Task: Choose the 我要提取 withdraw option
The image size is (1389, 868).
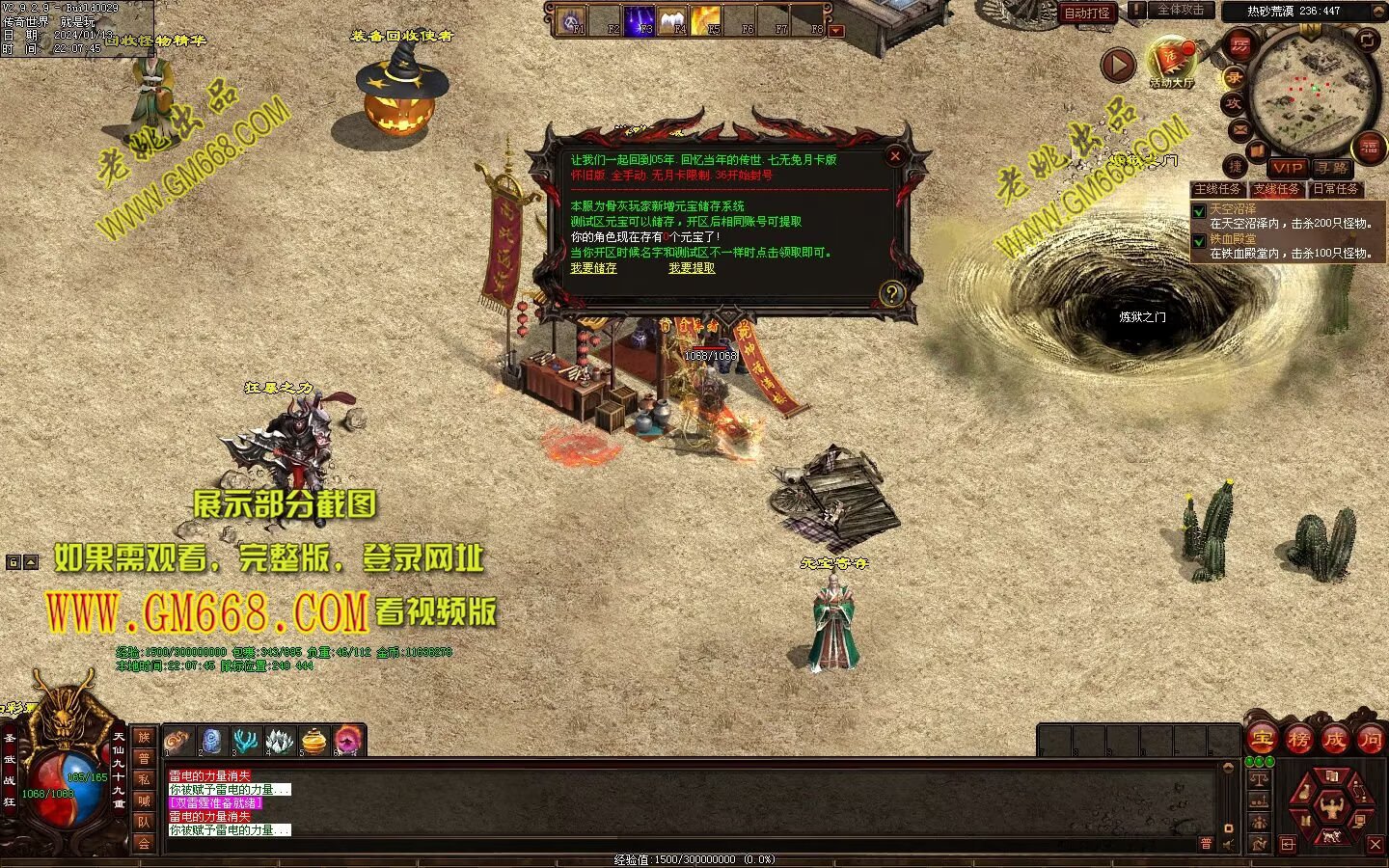Action: [x=692, y=268]
